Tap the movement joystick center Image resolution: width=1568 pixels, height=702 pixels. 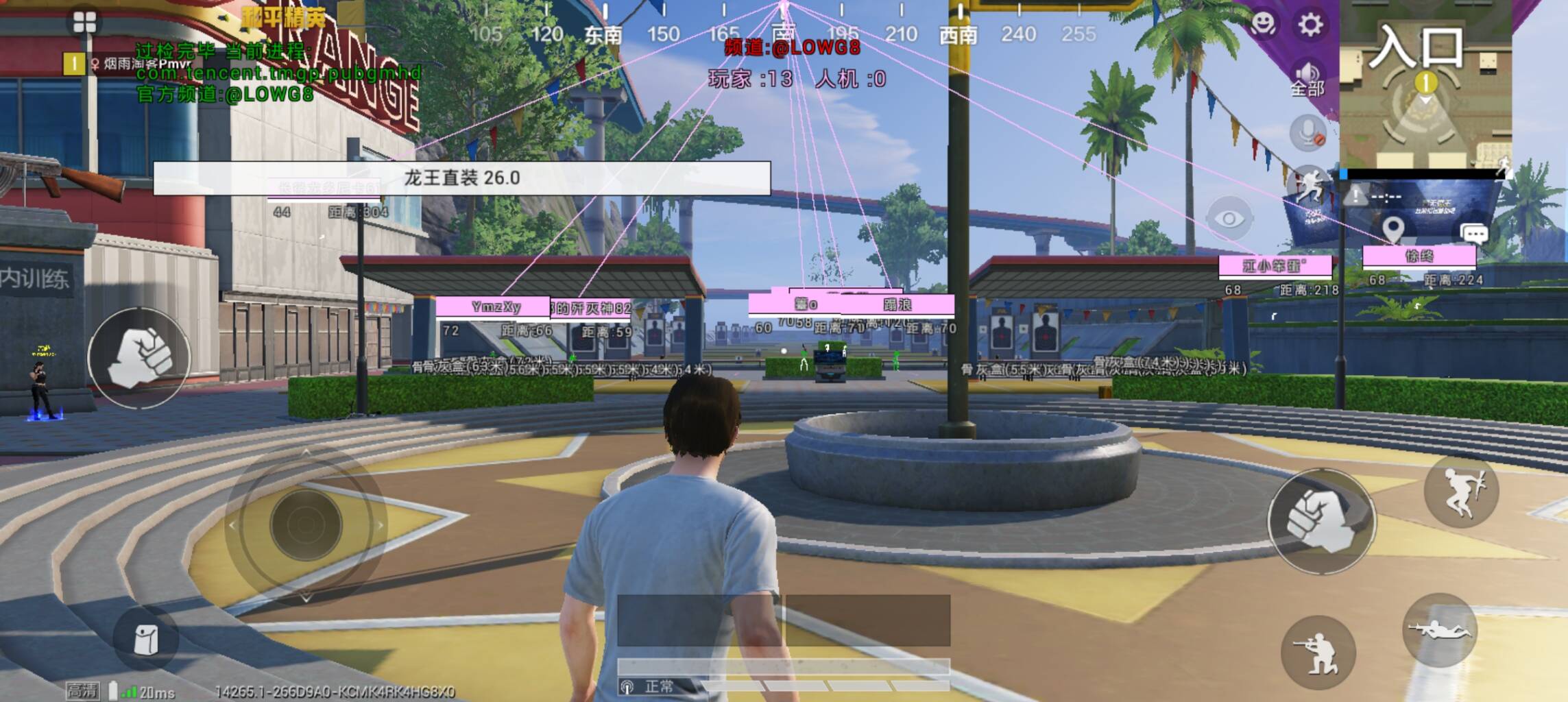306,525
